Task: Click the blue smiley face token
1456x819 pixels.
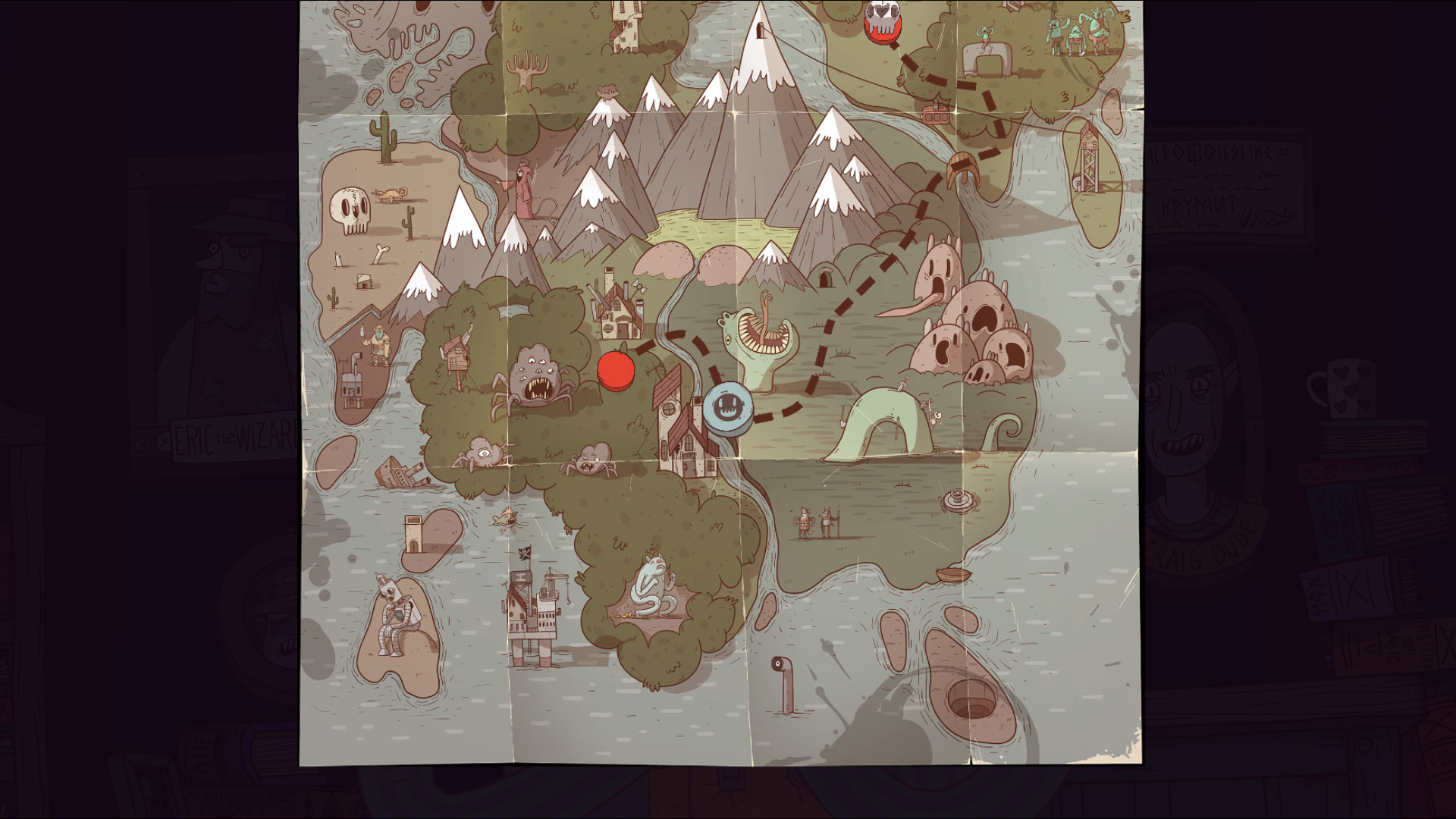Action: tap(728, 409)
